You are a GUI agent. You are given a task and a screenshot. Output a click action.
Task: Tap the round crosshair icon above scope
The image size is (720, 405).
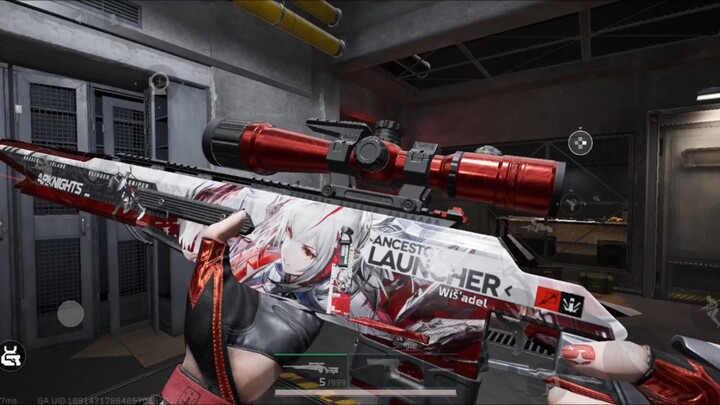point(580,143)
